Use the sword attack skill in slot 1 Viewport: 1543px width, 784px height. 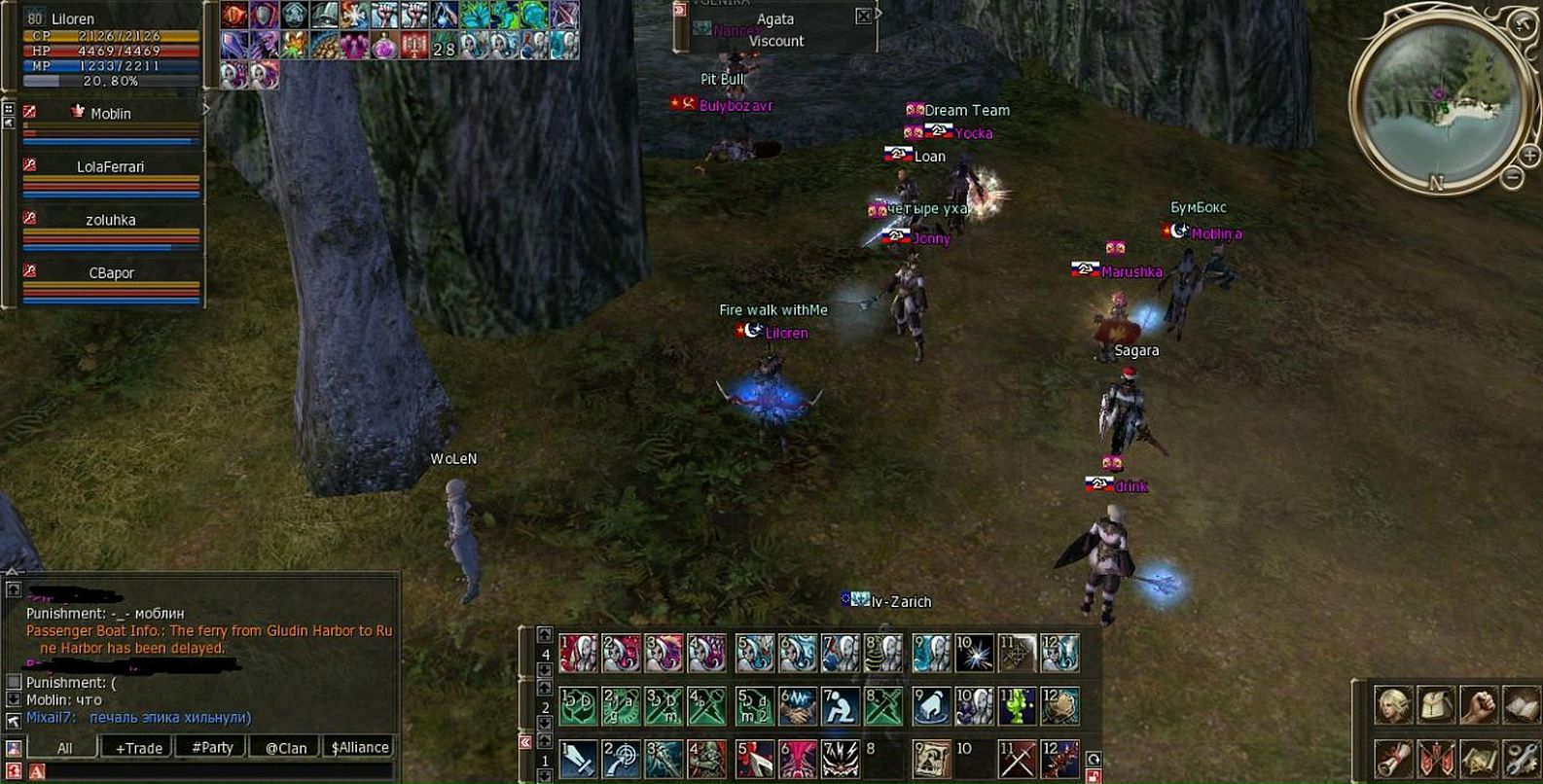coord(578,759)
